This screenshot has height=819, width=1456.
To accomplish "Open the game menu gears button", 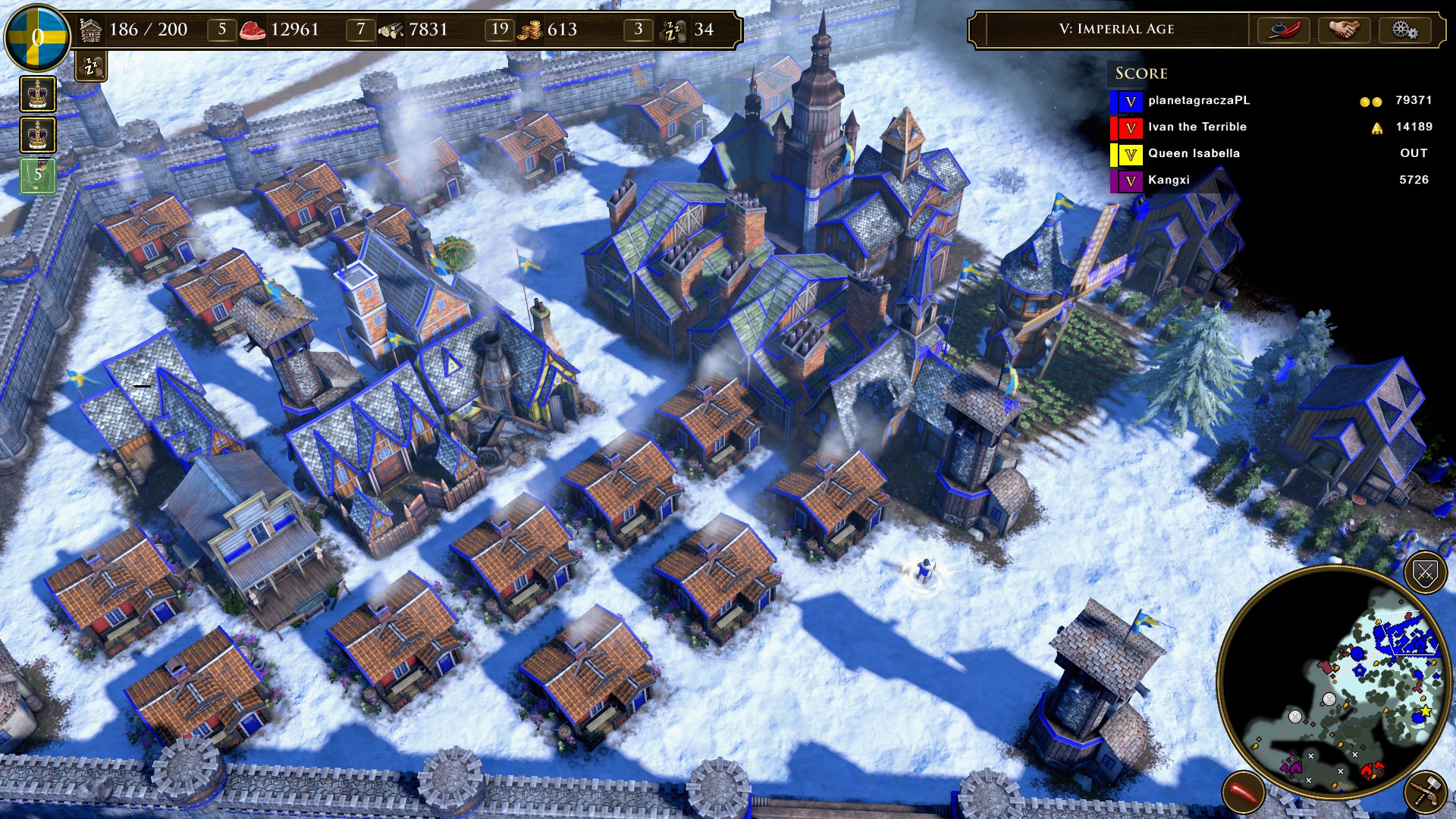I will (1404, 30).
